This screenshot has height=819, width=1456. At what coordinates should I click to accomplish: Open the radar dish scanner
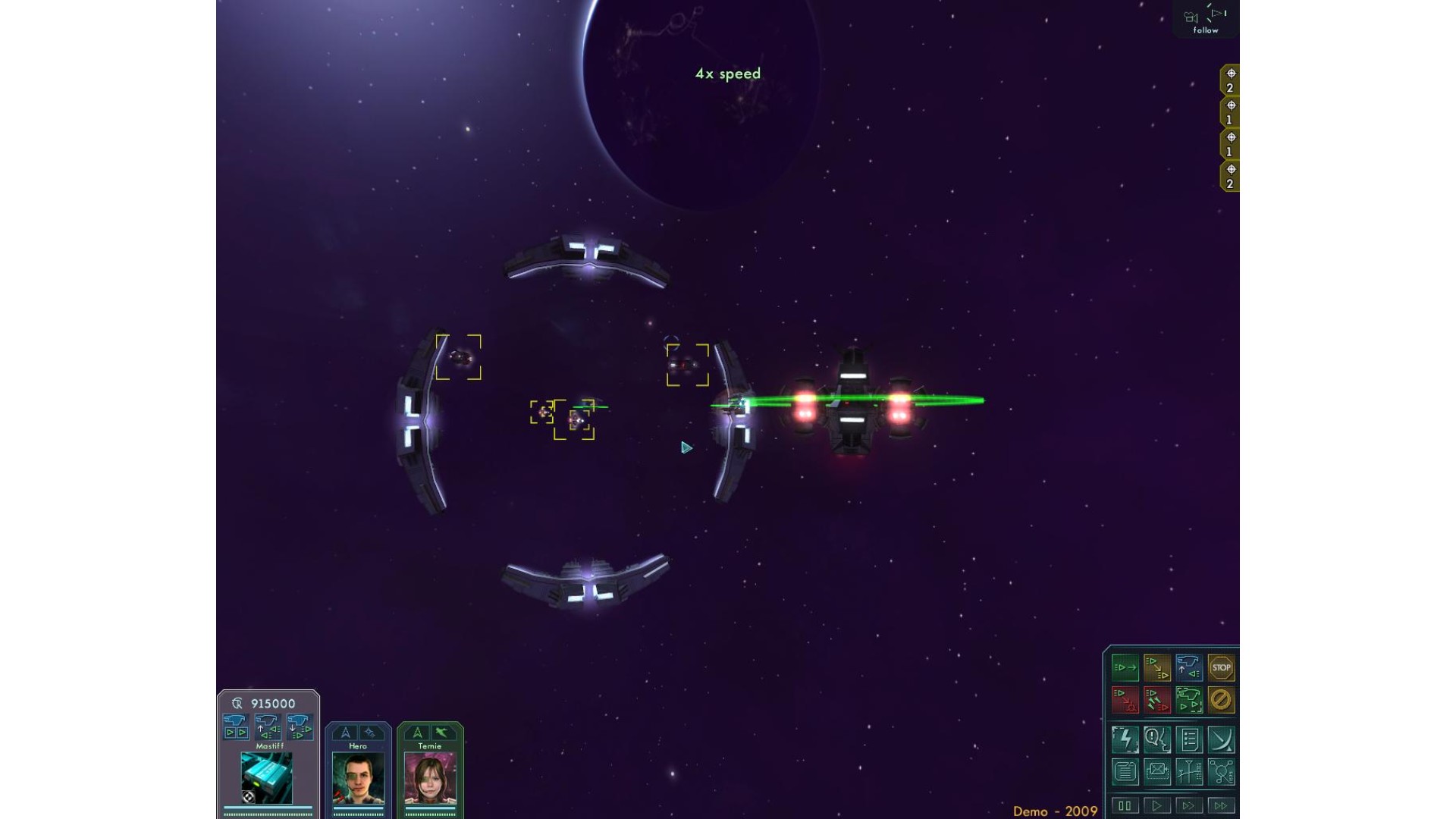(x=1221, y=739)
